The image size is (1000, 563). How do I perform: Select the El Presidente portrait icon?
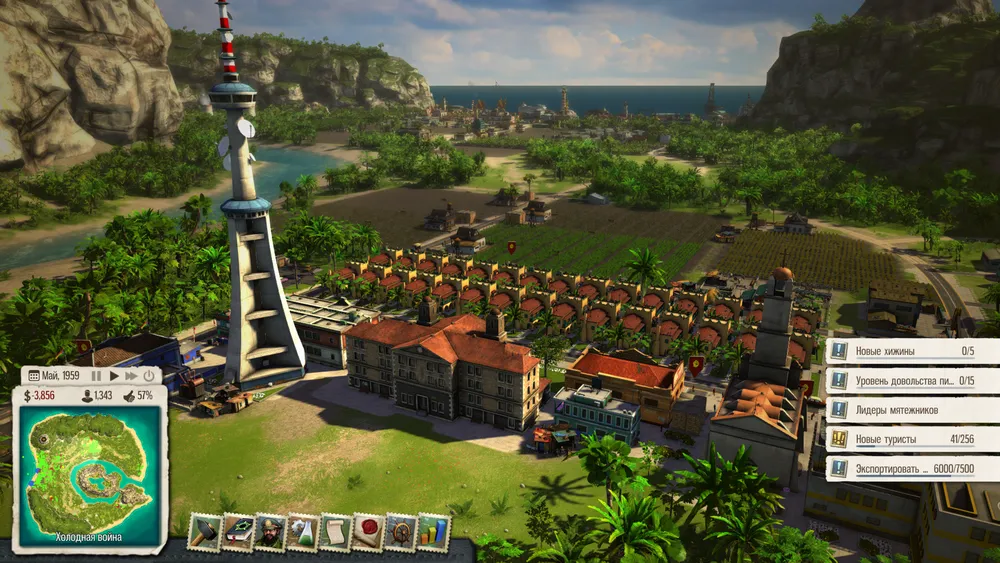click(x=270, y=531)
